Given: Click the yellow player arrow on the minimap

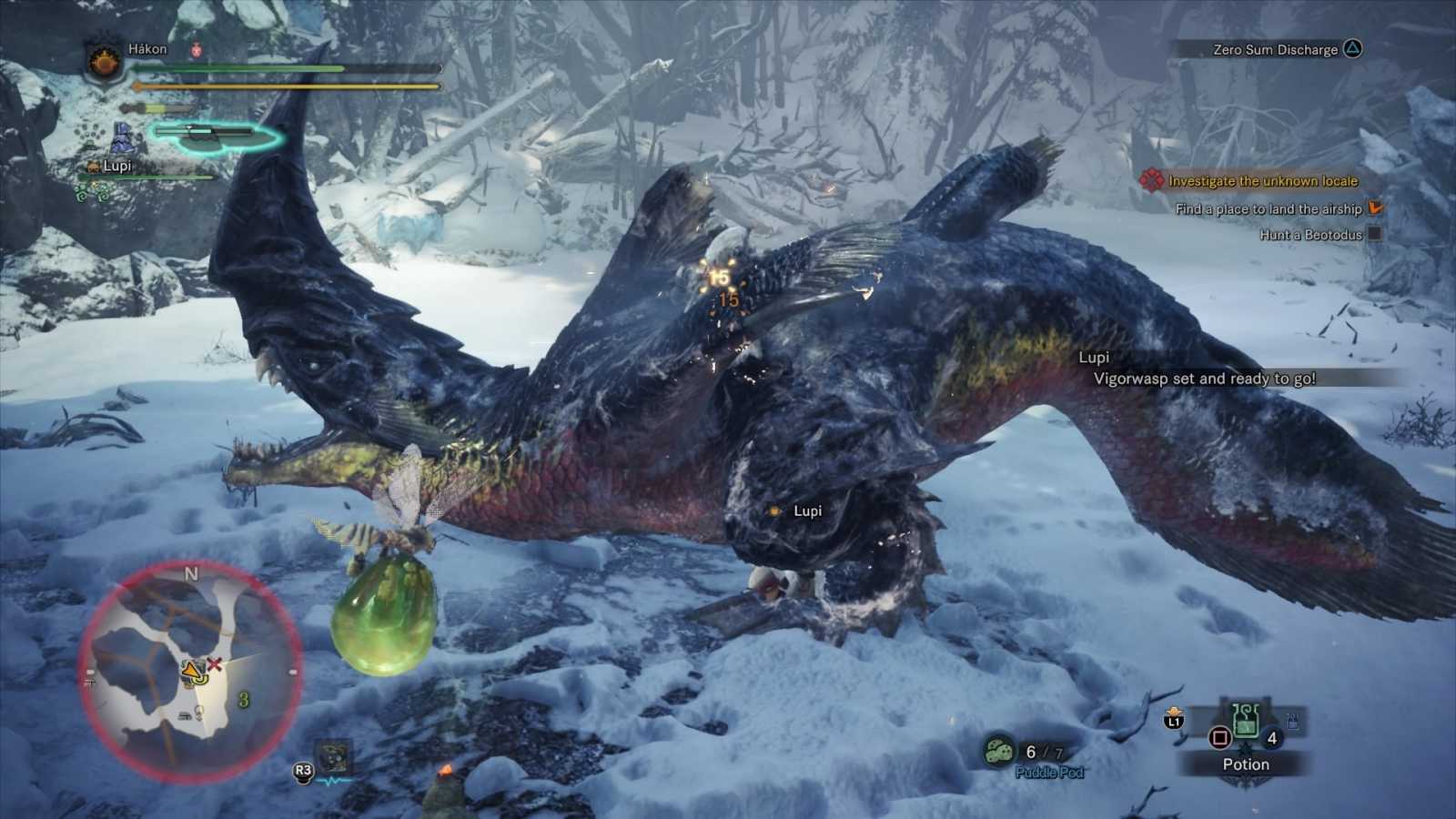Looking at the screenshot, I should pyautogui.click(x=189, y=672).
